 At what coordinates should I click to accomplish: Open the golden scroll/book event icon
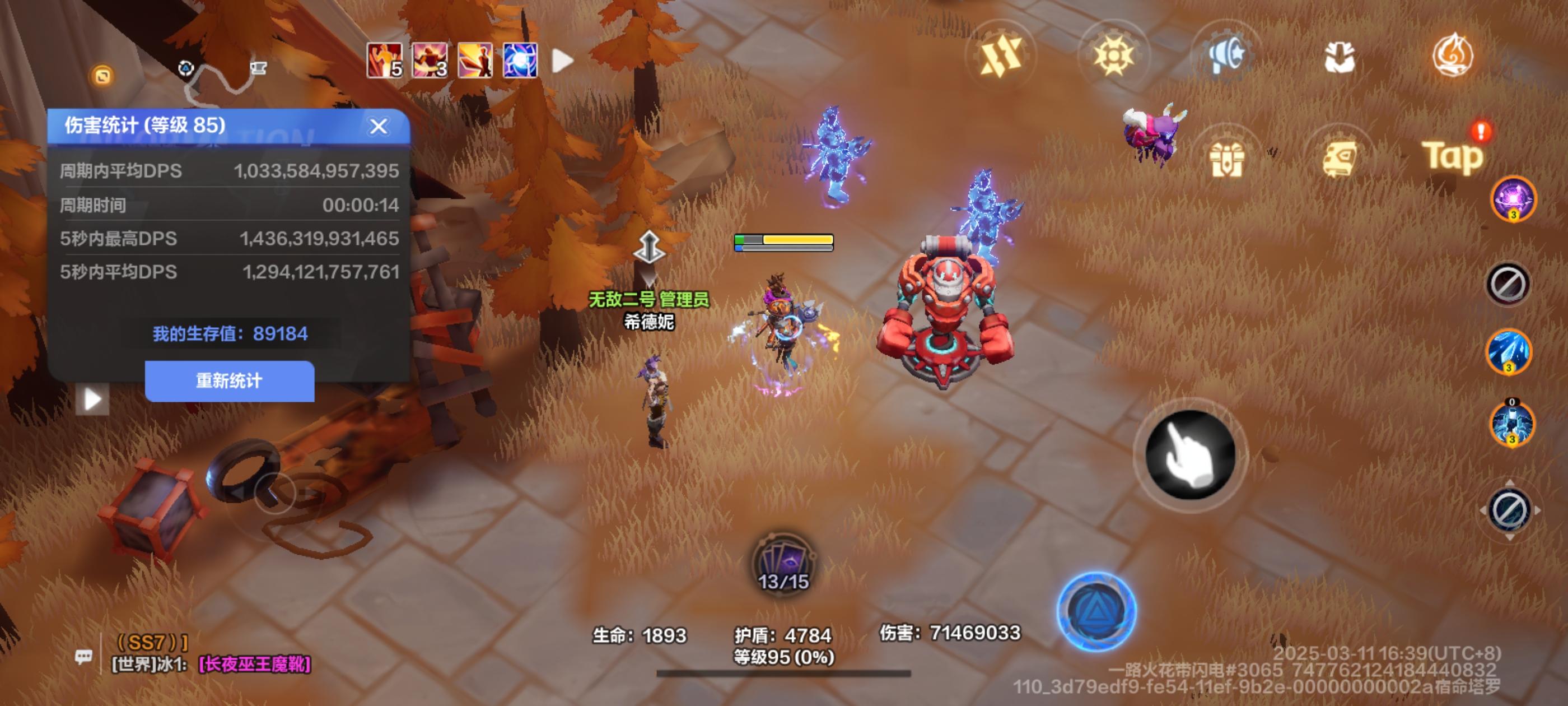point(1341,156)
